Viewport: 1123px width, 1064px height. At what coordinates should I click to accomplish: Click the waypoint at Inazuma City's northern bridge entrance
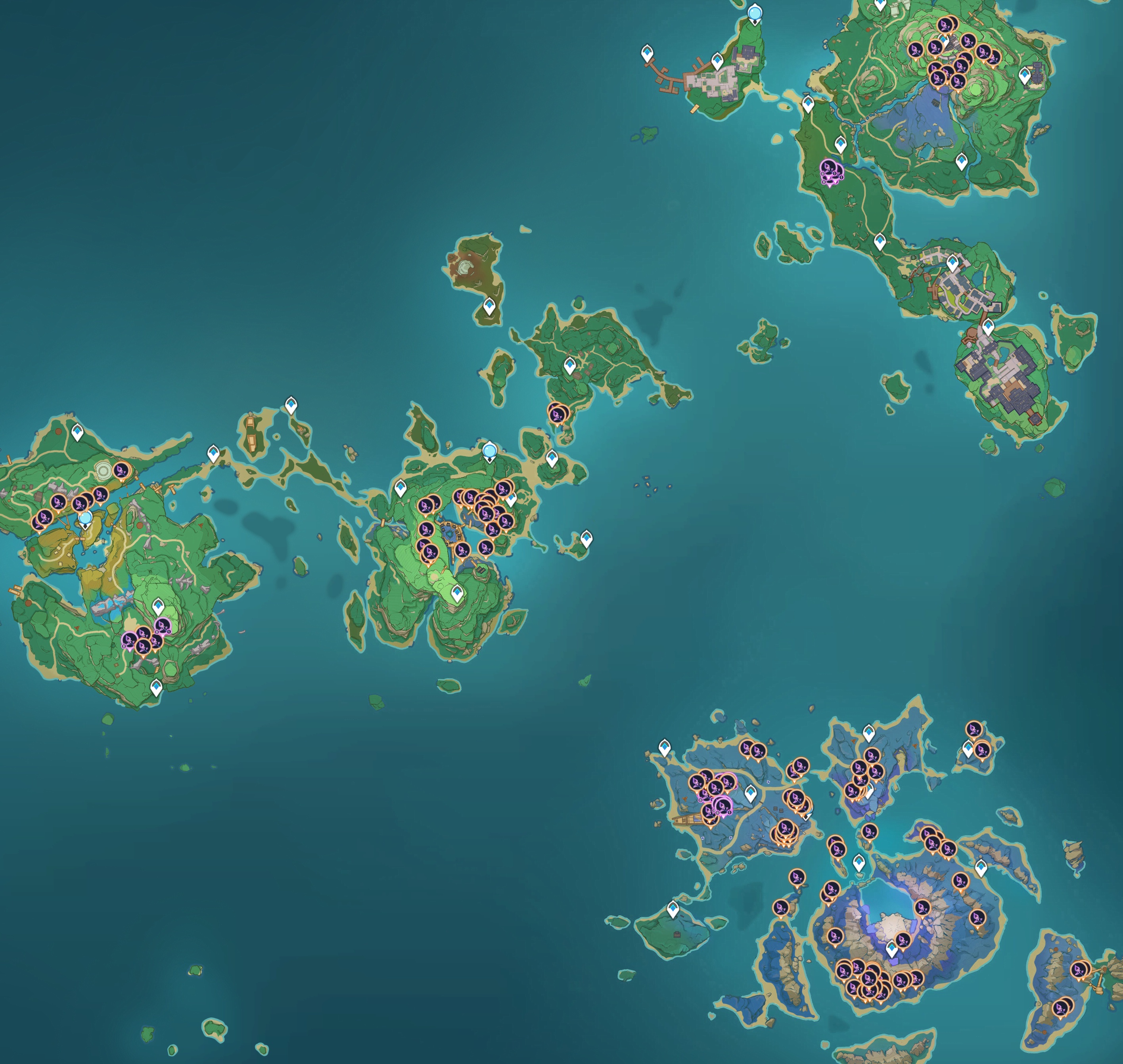pyautogui.click(x=988, y=327)
